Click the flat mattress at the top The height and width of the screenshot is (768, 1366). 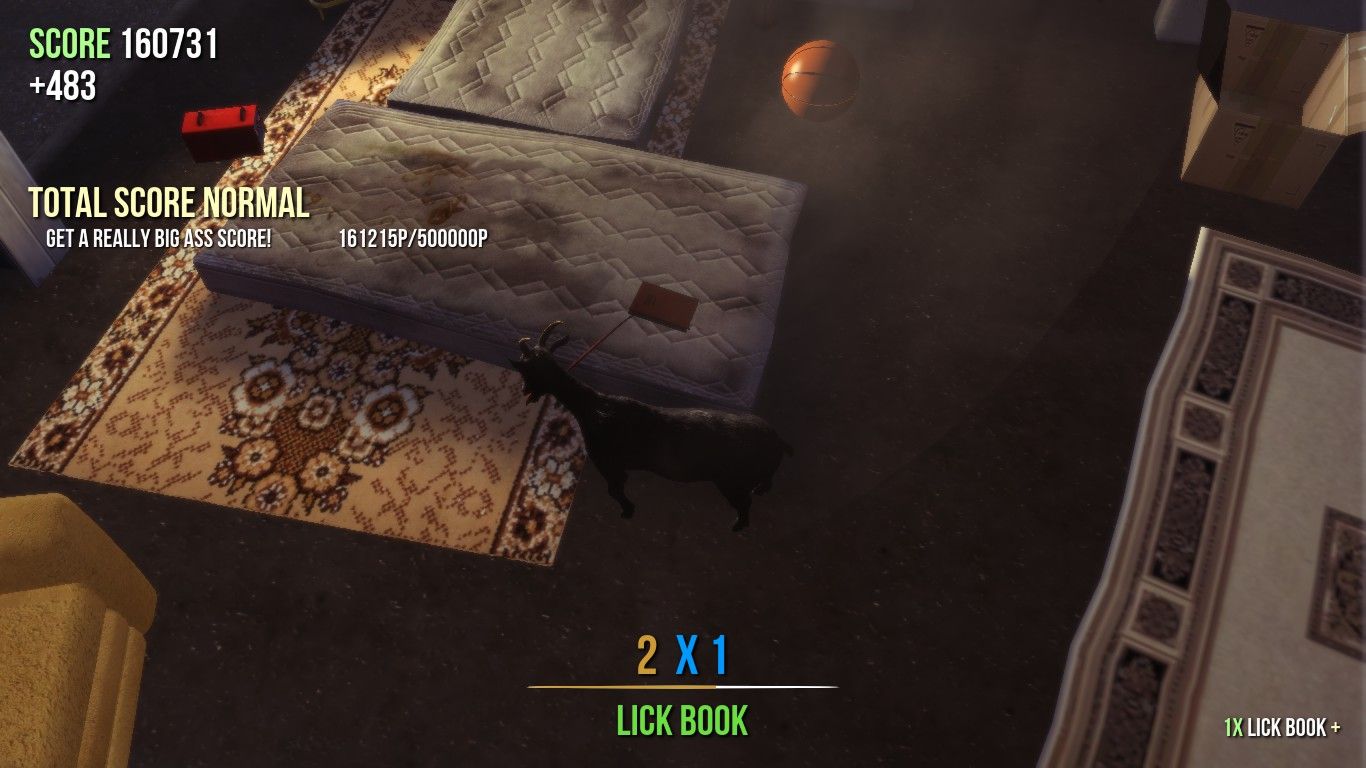(540, 60)
